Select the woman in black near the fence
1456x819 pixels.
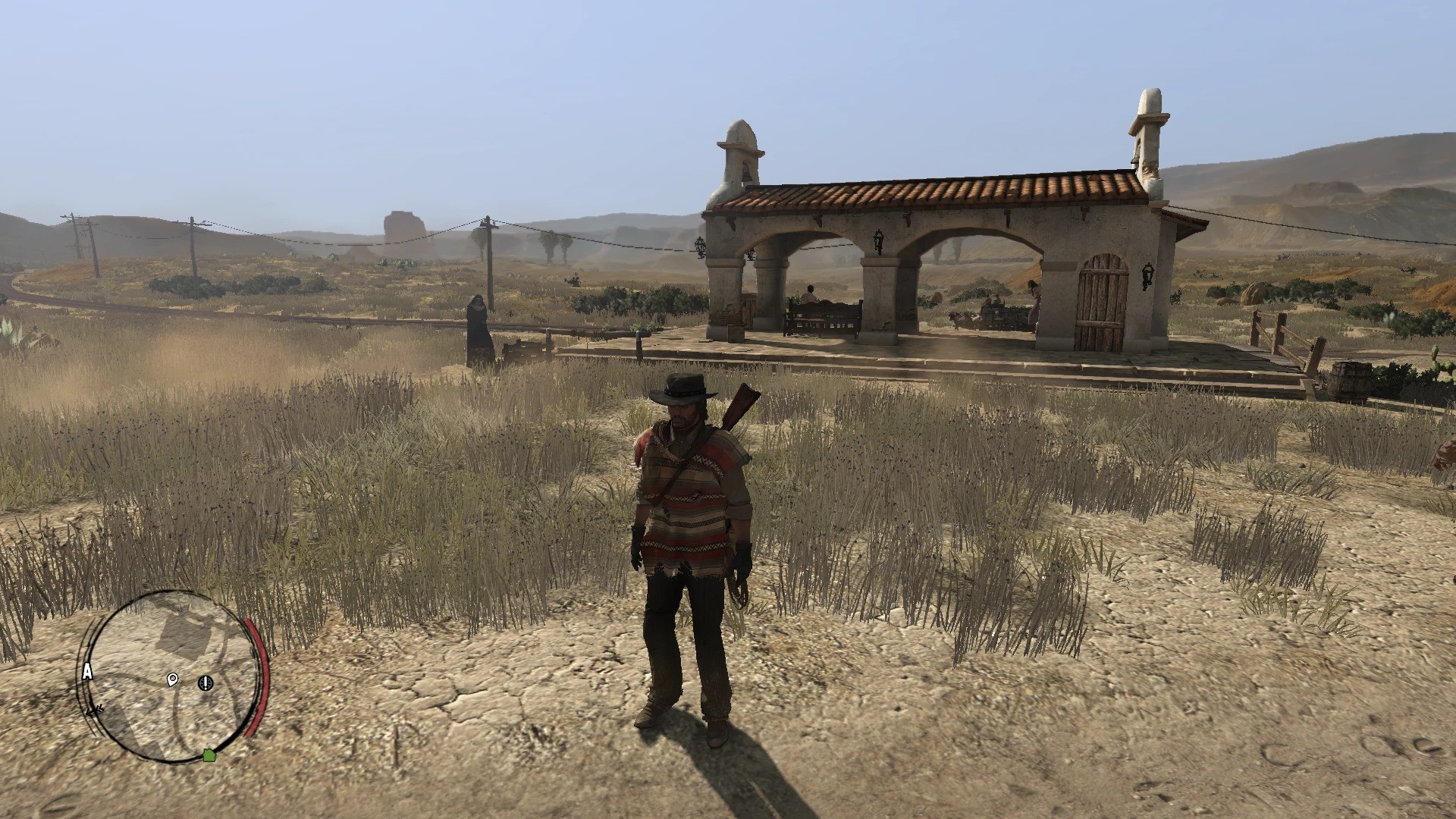tap(480, 322)
